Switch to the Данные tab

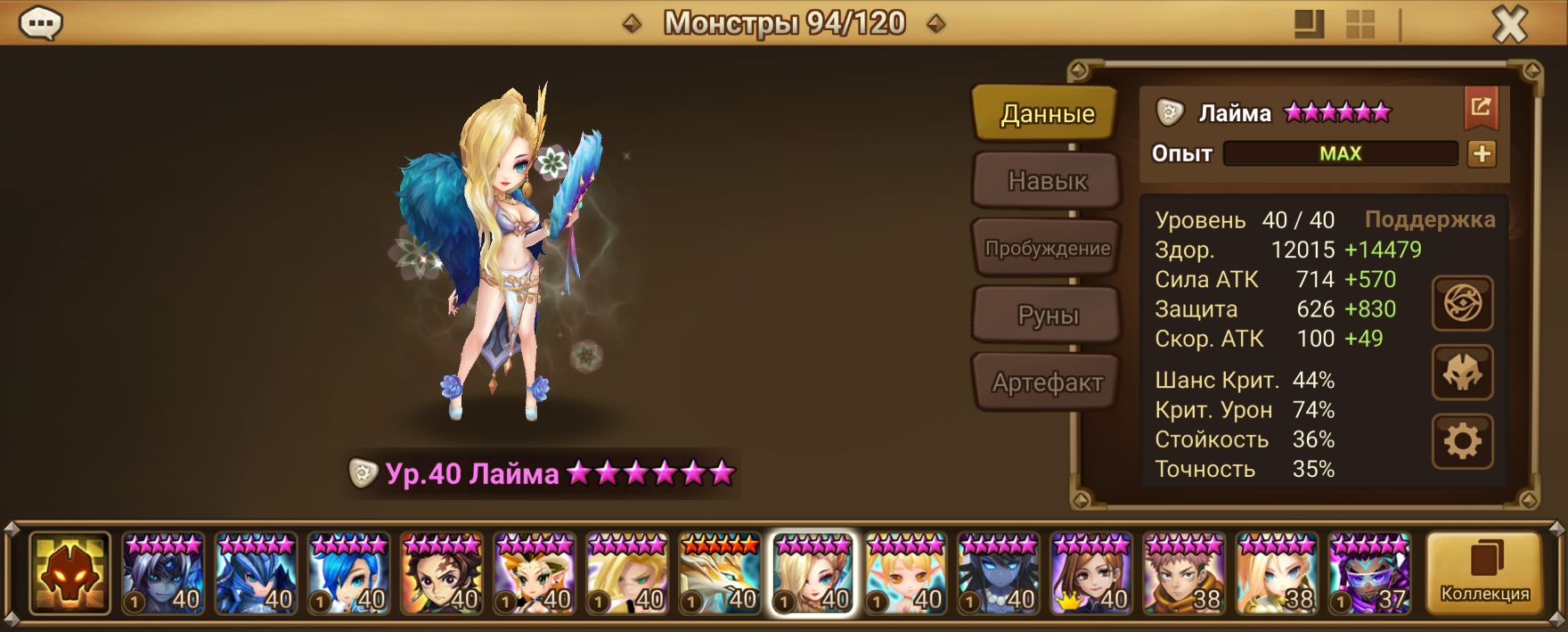coord(1046,113)
